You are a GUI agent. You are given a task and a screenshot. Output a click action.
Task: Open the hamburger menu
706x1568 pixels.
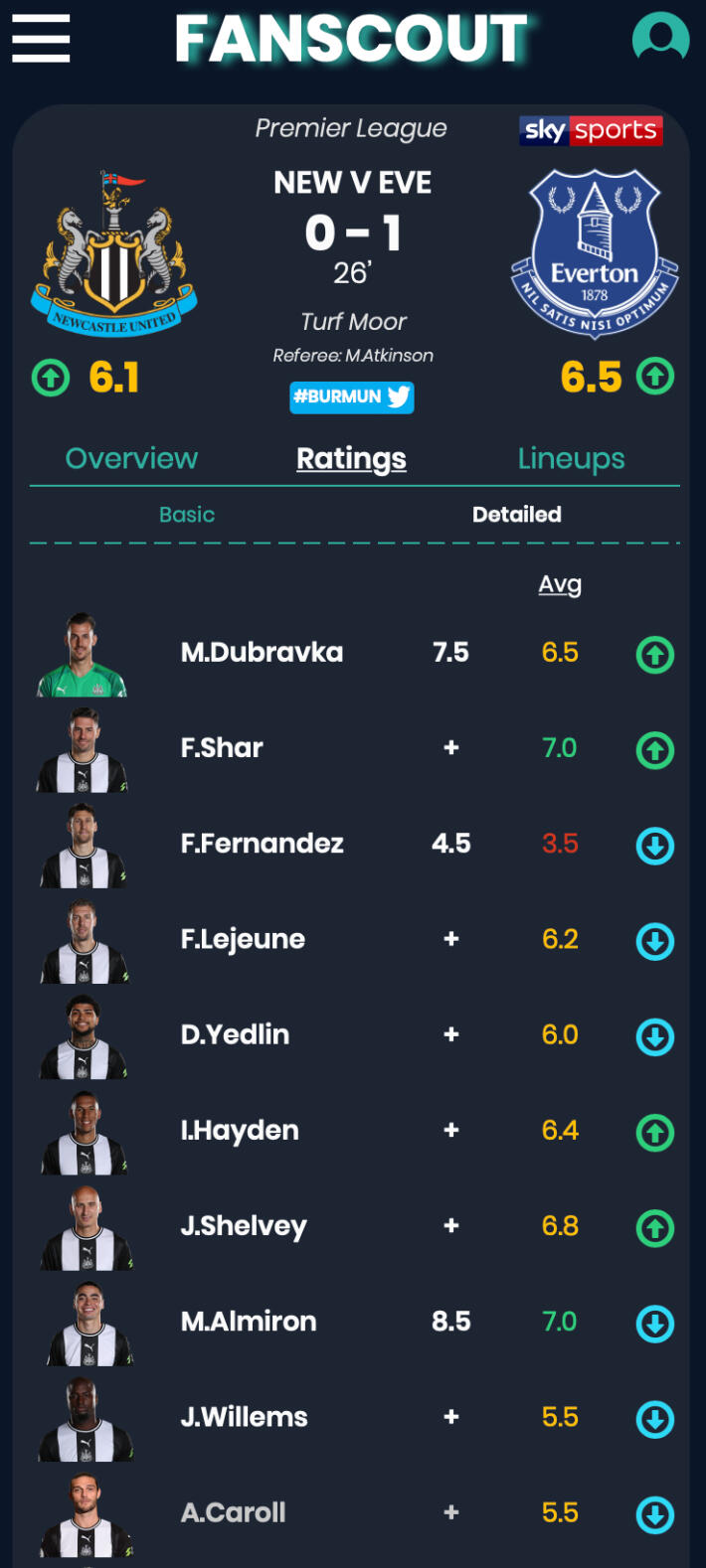point(41,39)
